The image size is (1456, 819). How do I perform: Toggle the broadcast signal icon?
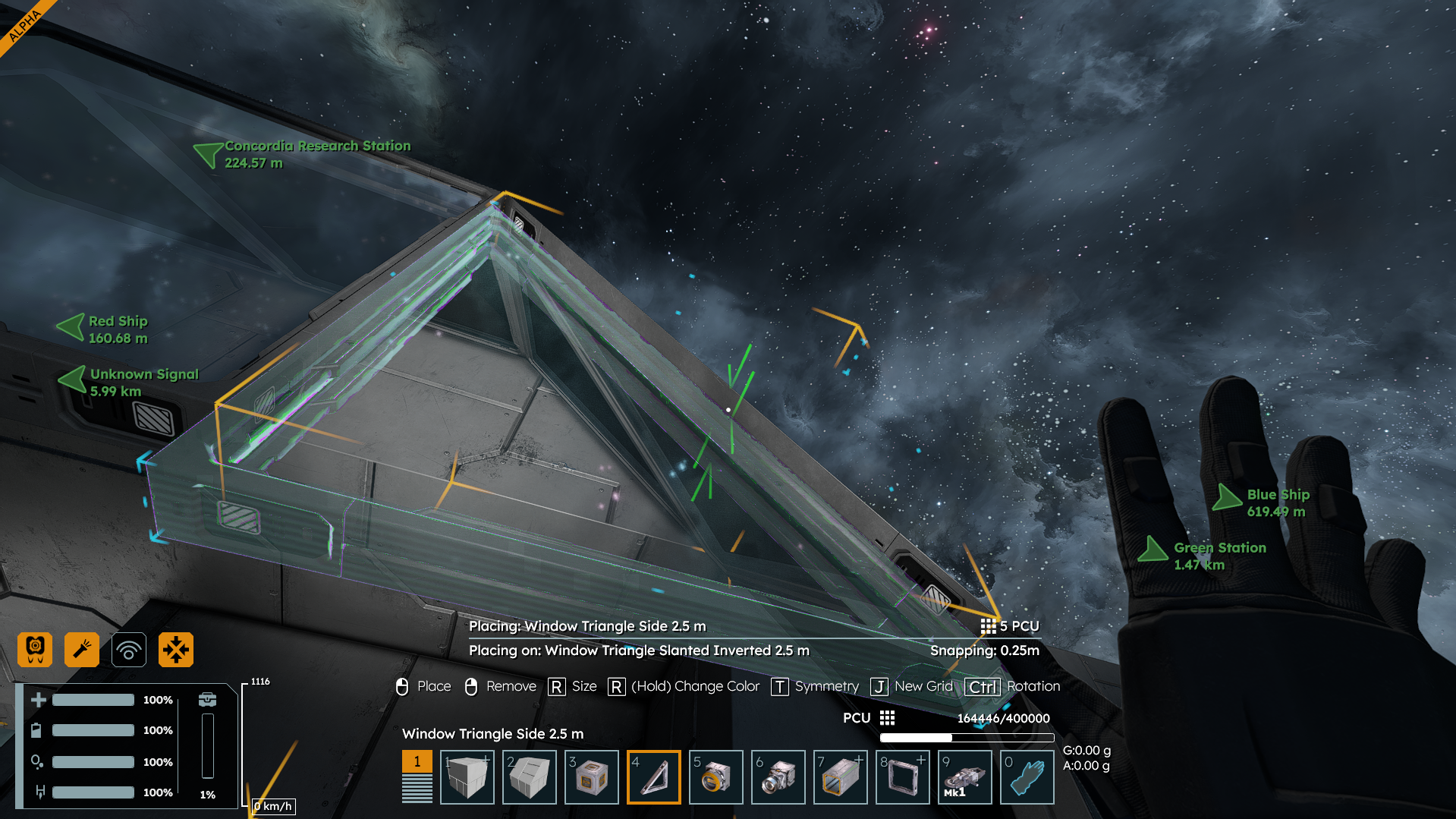(x=129, y=650)
